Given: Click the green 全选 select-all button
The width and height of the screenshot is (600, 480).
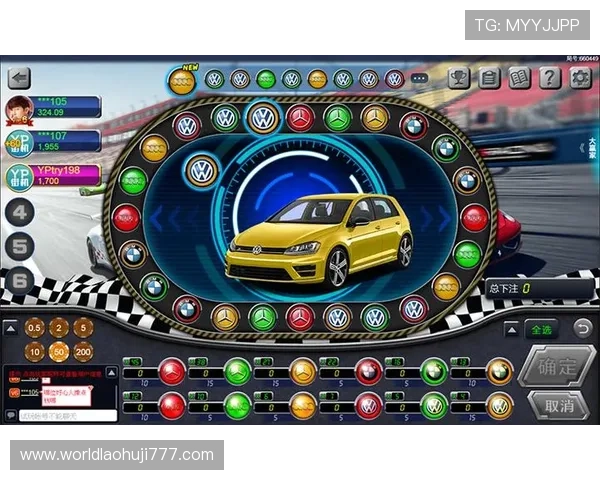Looking at the screenshot, I should [x=541, y=328].
